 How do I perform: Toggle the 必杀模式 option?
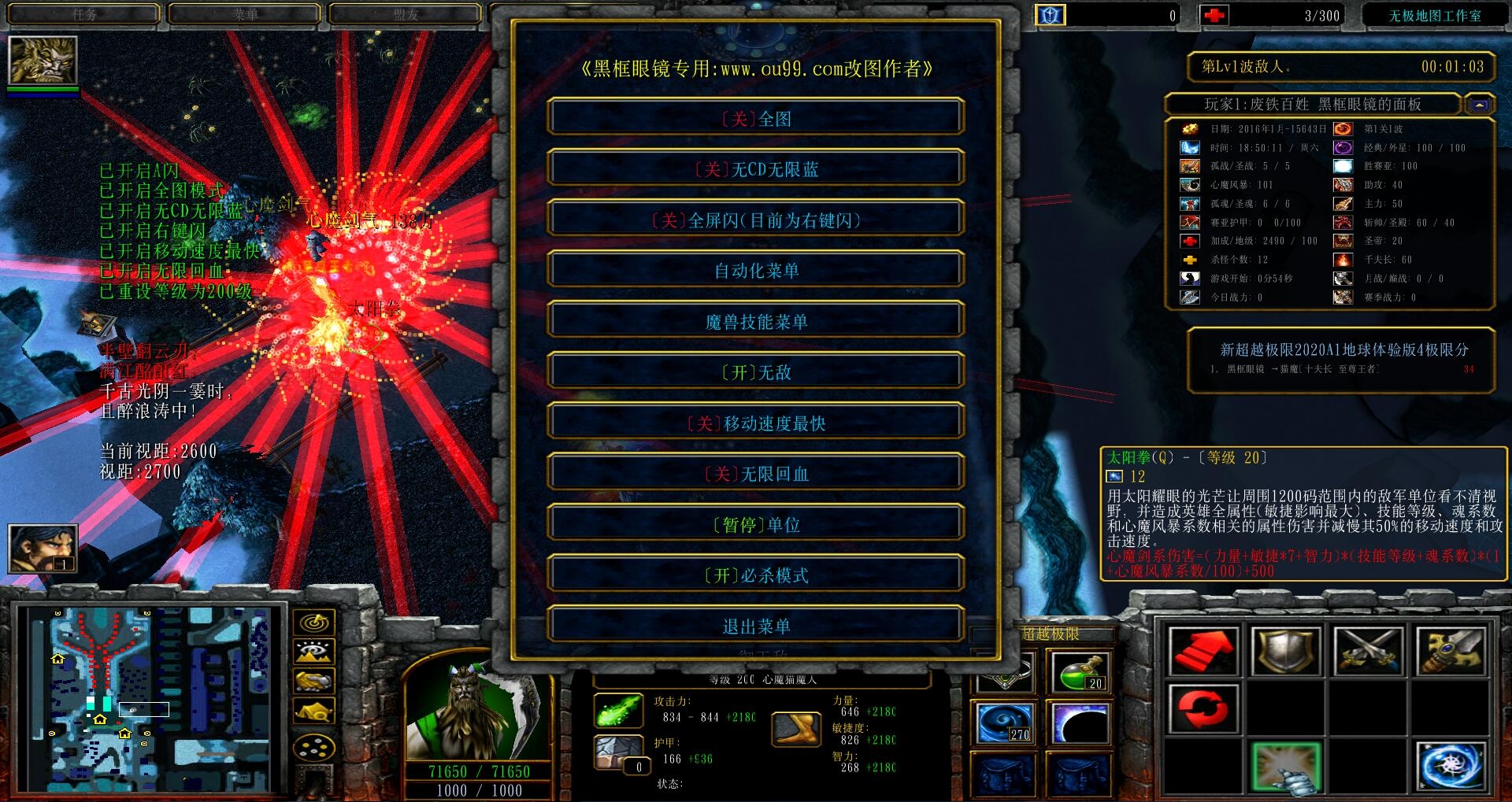[x=756, y=575]
